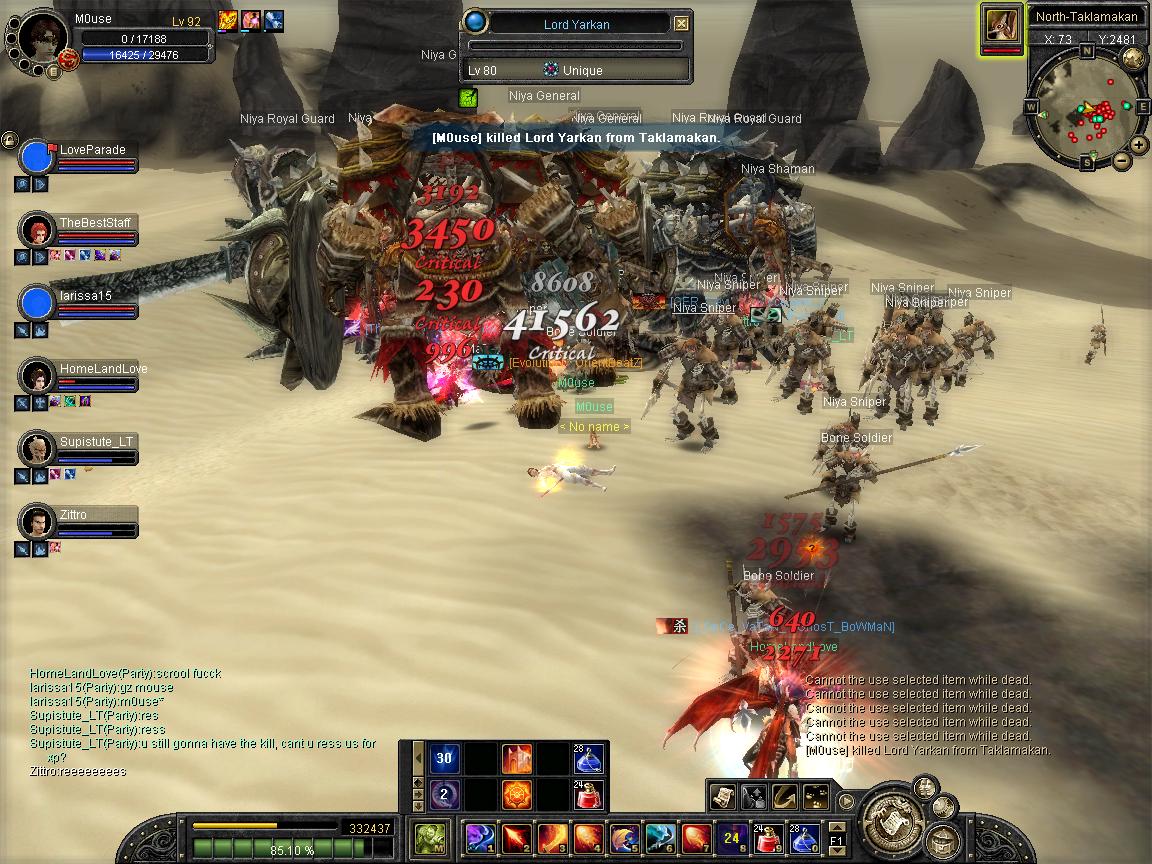Click the green monster icon marked M
Viewport: 1152px width, 864px height.
[x=431, y=836]
